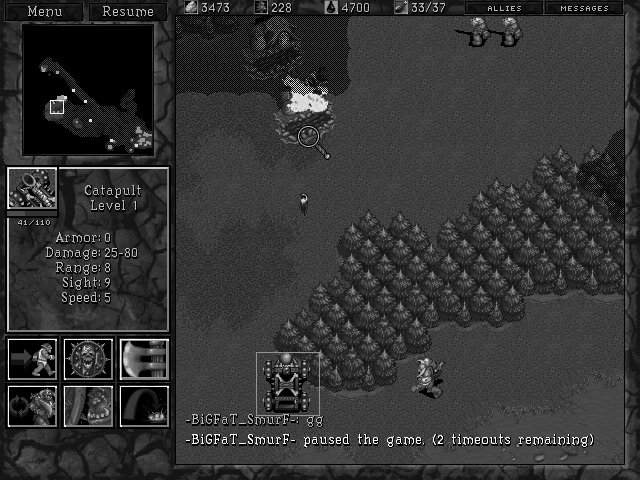Viewport: 640px width, 480px height.
Task: Activate the Move command icon
Action: coord(32,359)
